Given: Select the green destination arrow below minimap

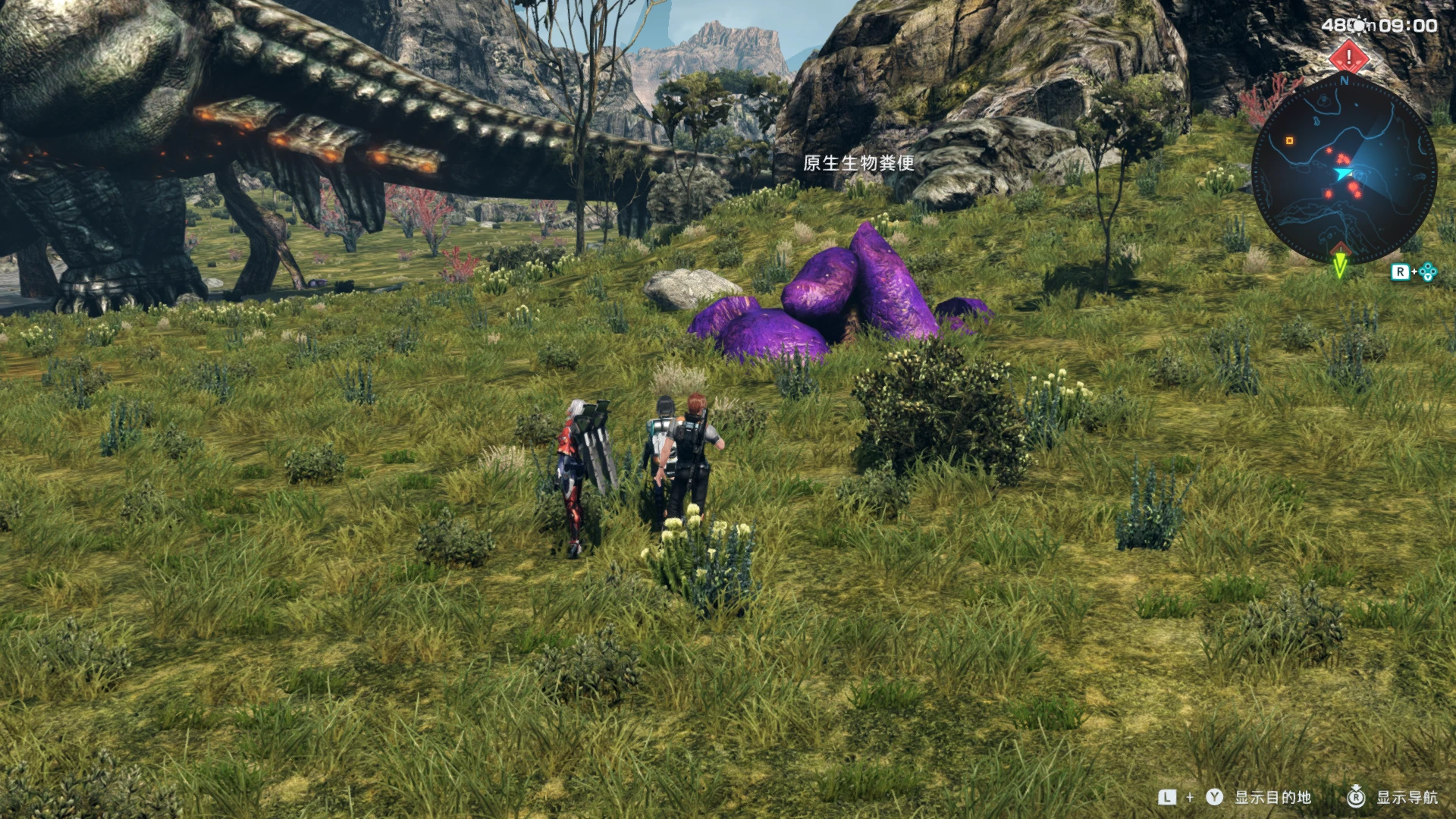Looking at the screenshot, I should (x=1340, y=265).
